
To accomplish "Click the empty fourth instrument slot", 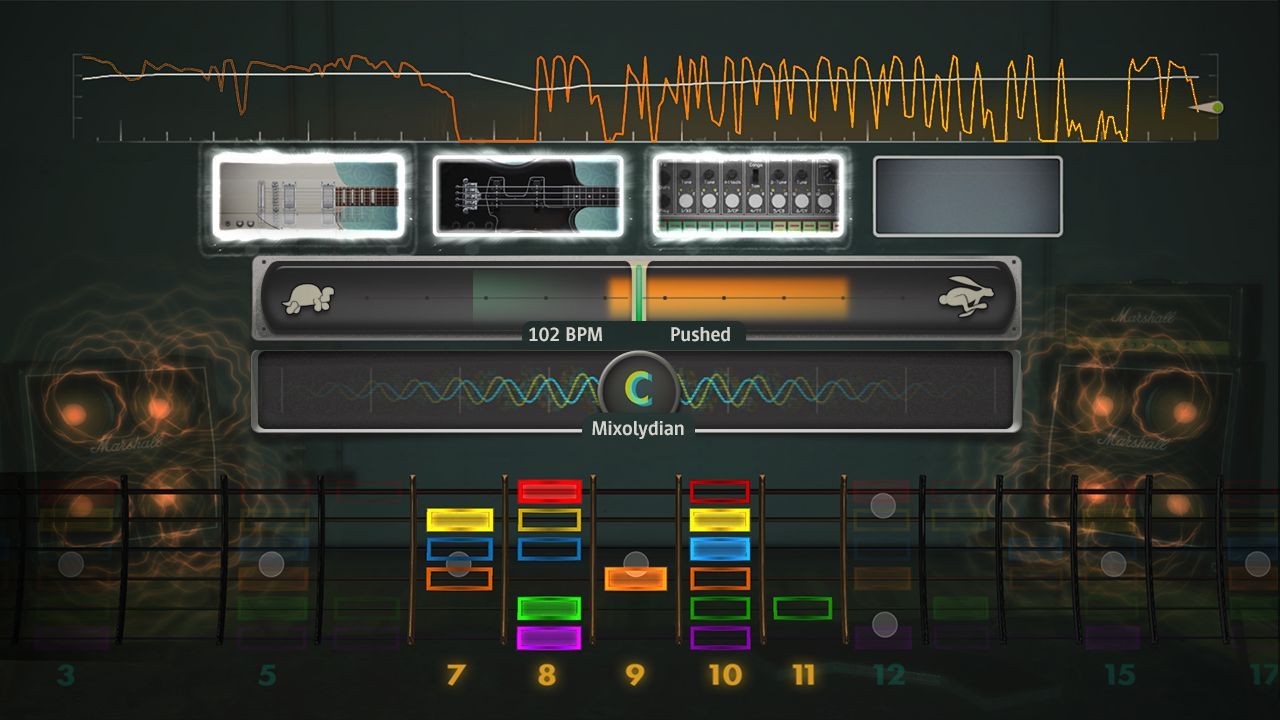I will click(x=966, y=195).
